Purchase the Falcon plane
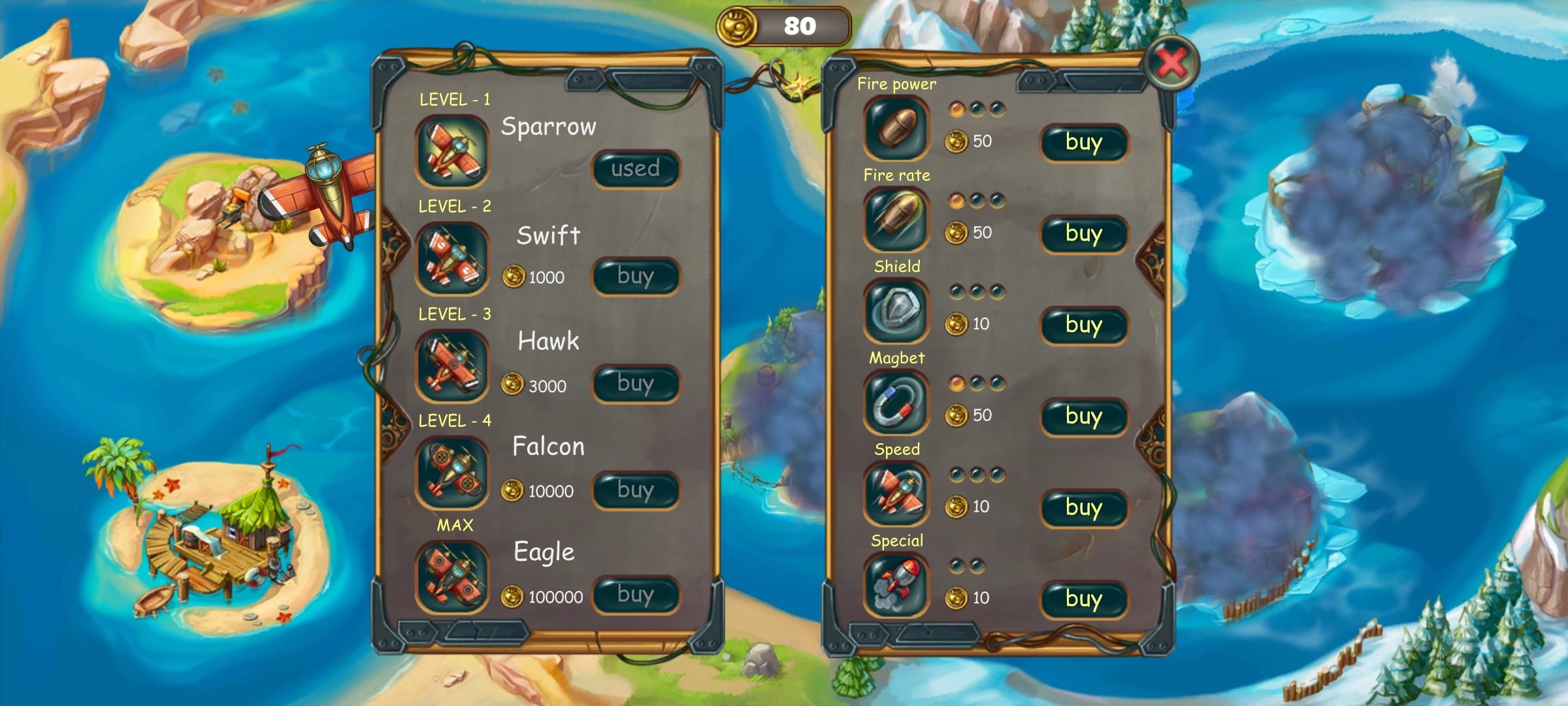This screenshot has height=706, width=1568. pos(636,490)
